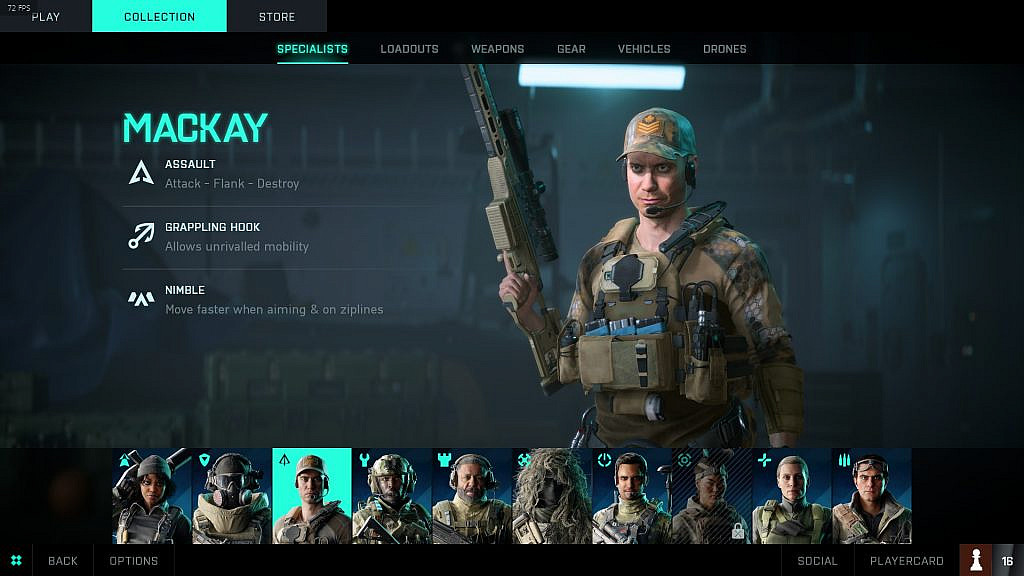Select the ghillie suit specialist portrait
Screen dimensions: 1024x576
point(552,496)
